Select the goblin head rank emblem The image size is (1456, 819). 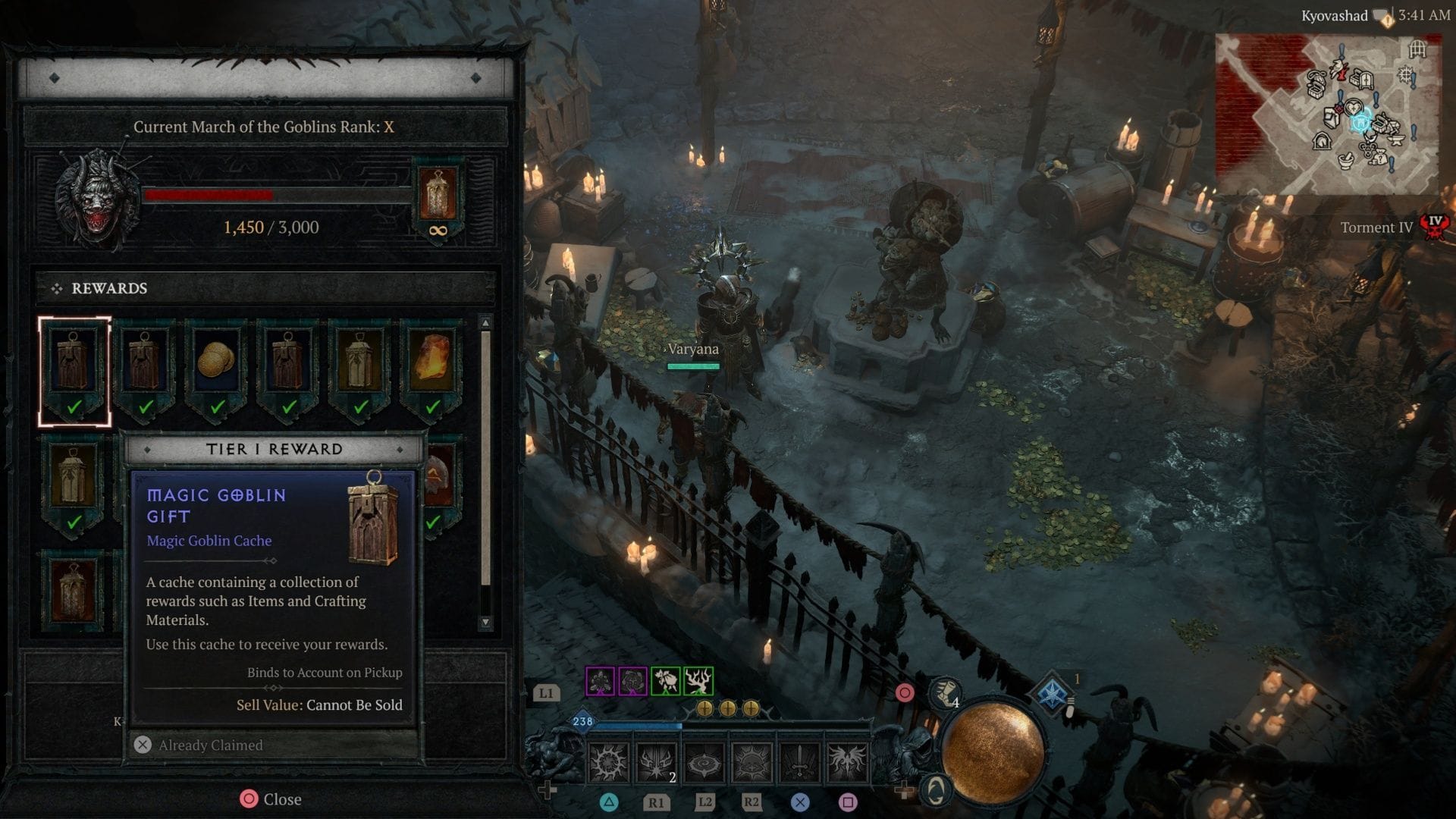(96, 199)
